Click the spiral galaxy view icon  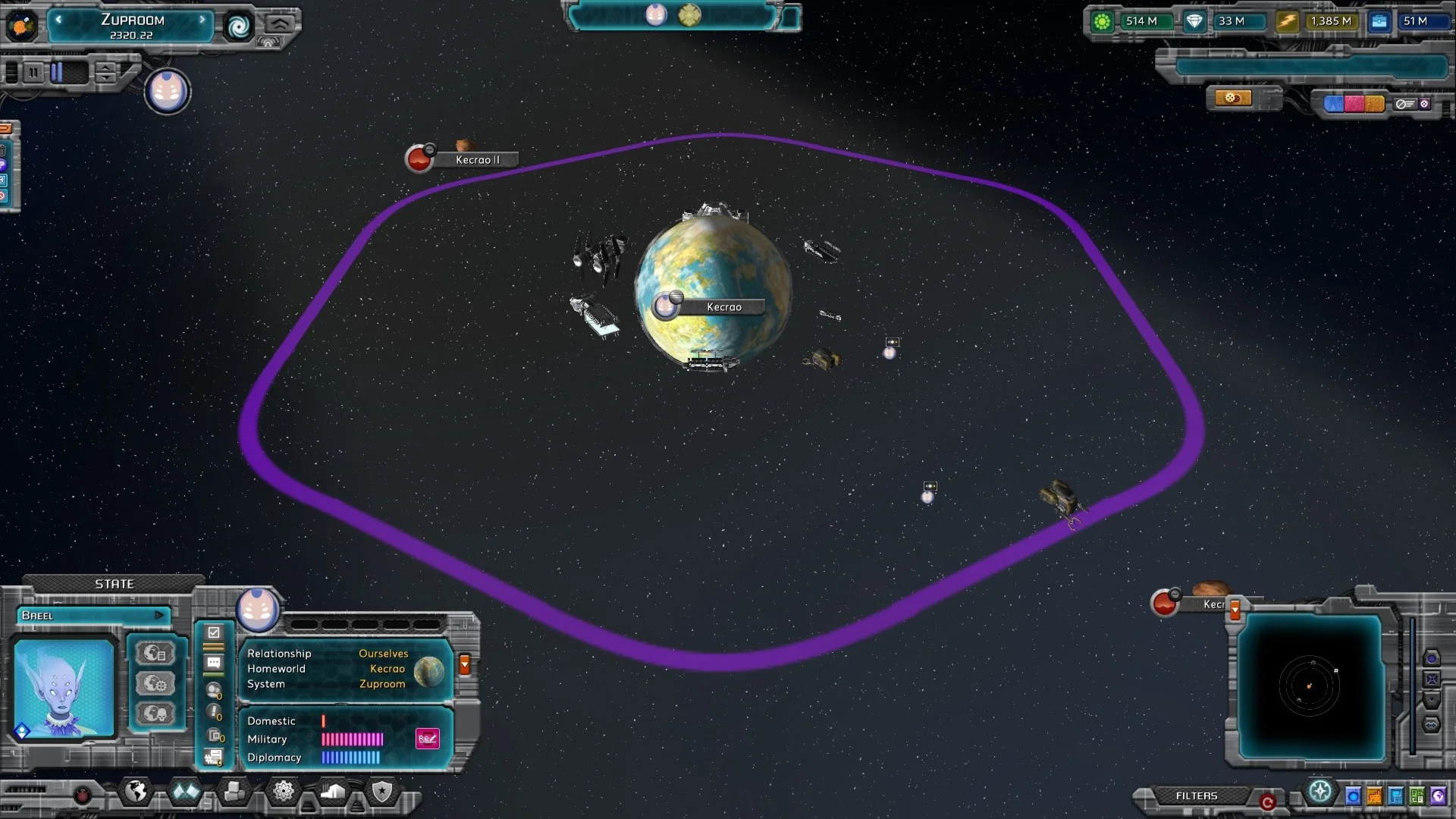coord(238,27)
